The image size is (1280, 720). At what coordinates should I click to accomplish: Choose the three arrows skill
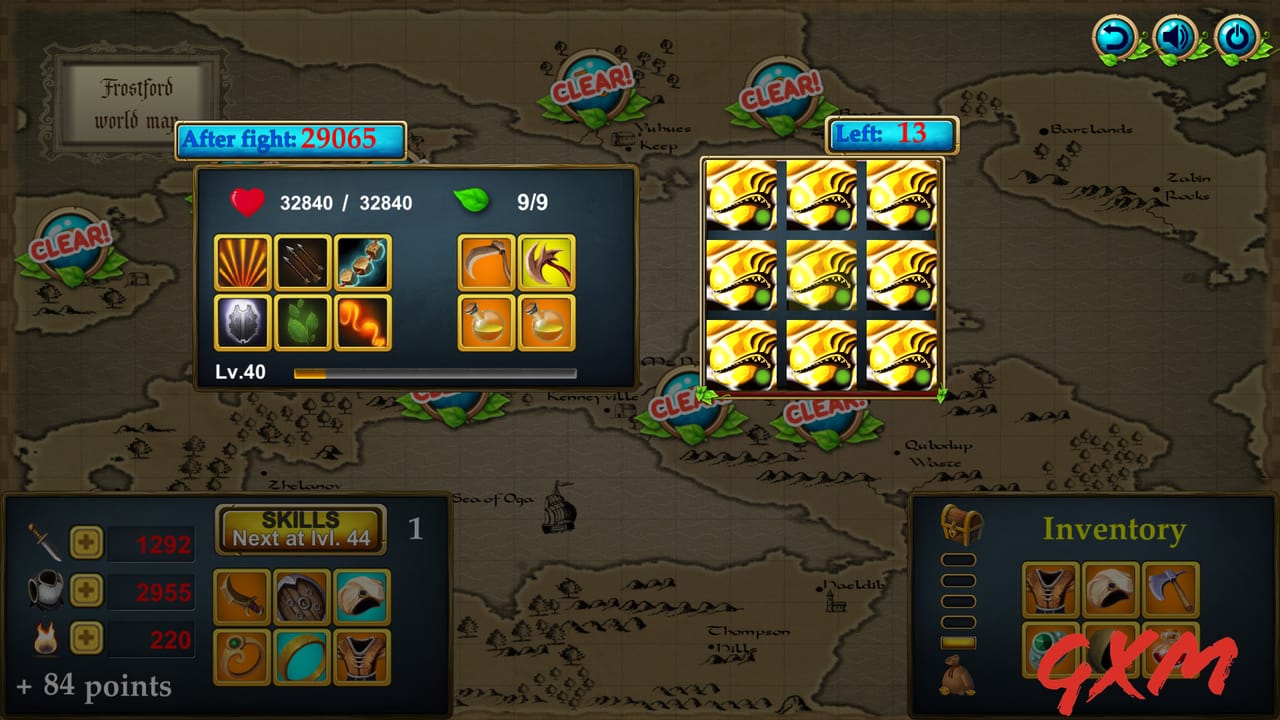303,262
